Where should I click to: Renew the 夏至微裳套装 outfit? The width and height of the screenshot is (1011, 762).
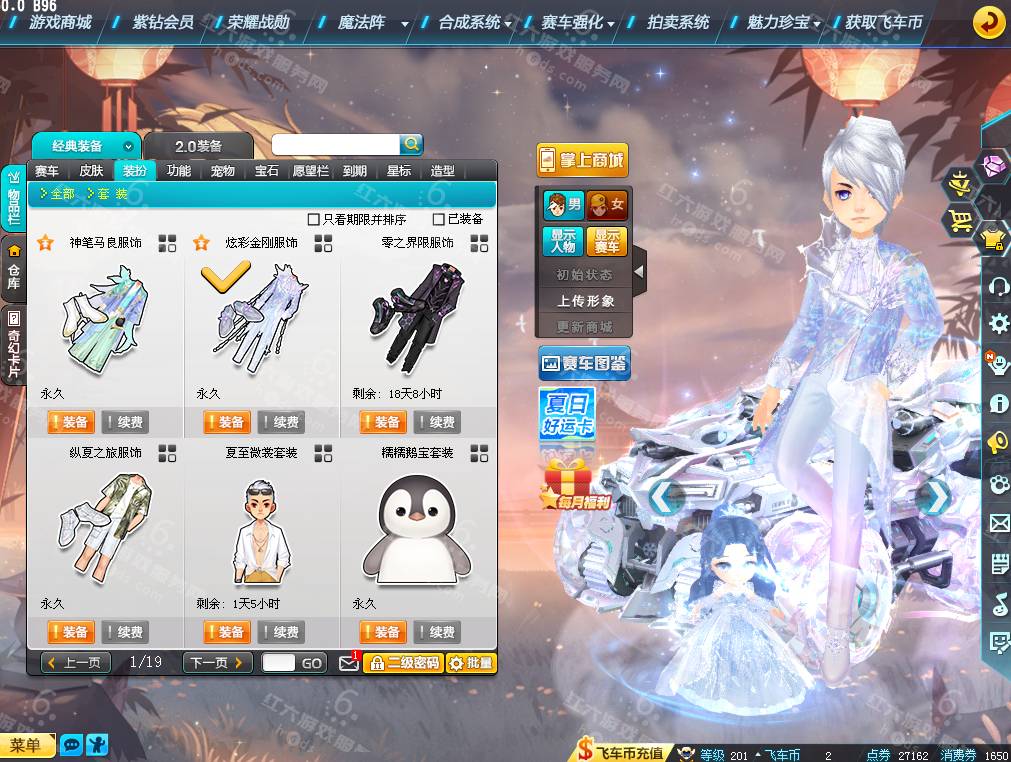(x=280, y=632)
